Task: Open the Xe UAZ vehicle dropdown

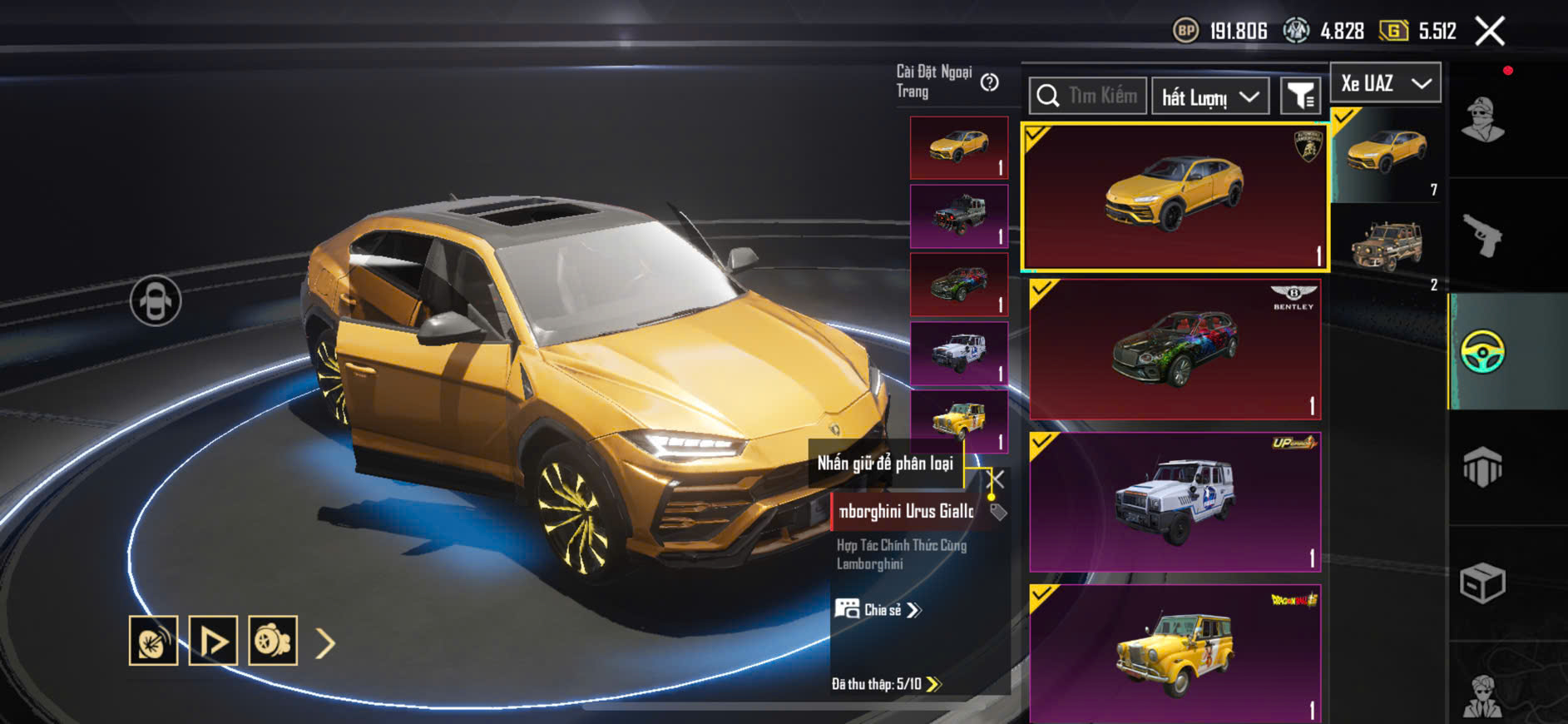Action: pos(1385,83)
